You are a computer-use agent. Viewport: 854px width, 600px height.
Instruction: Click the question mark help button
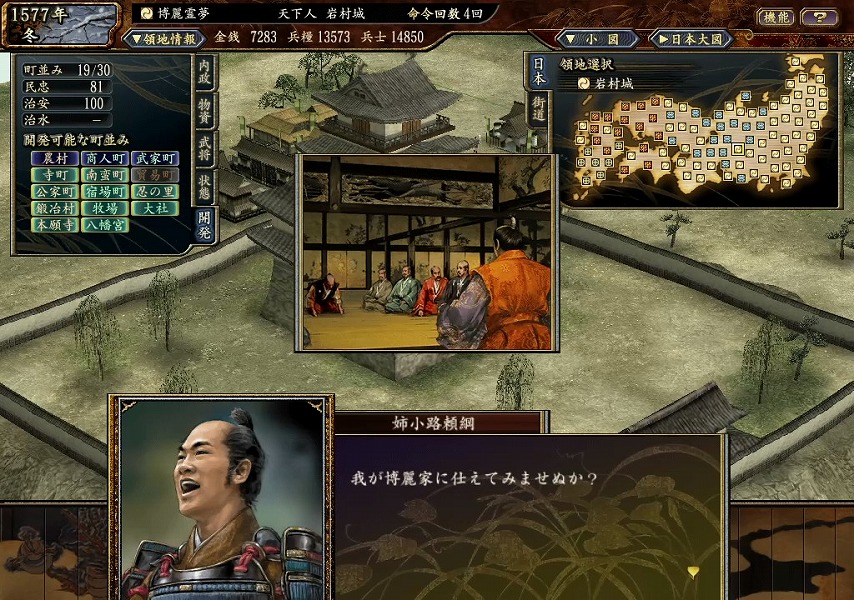(x=820, y=17)
